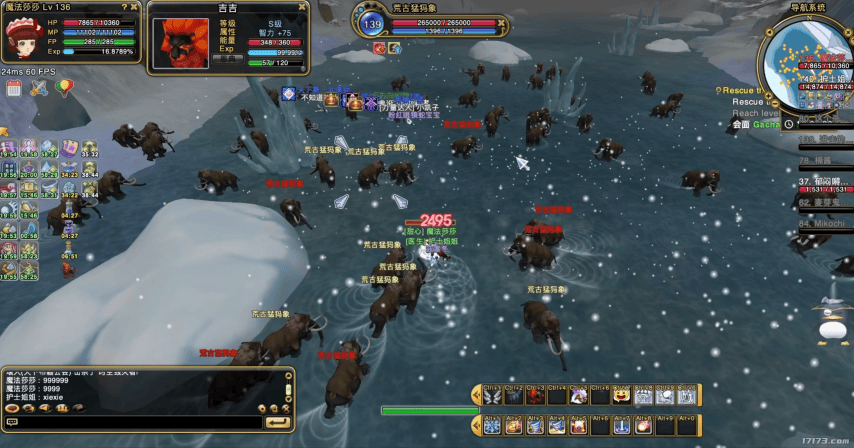The image size is (854, 448).
Task: Close the 吉吉 pet info panel
Action: (301, 8)
